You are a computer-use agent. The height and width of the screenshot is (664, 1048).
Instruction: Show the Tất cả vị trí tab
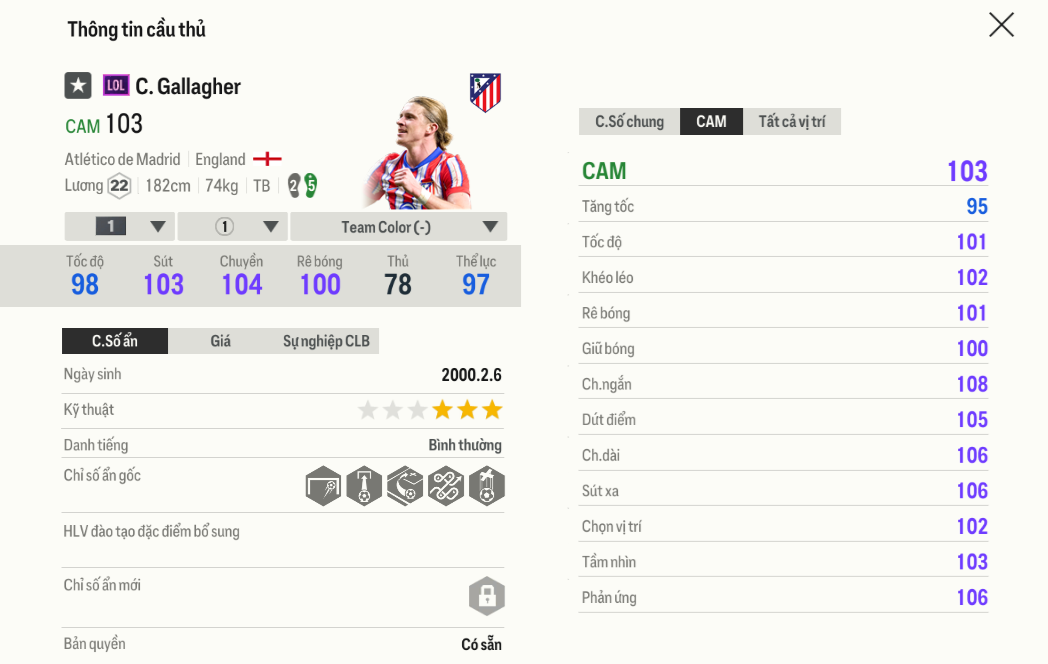(791, 122)
